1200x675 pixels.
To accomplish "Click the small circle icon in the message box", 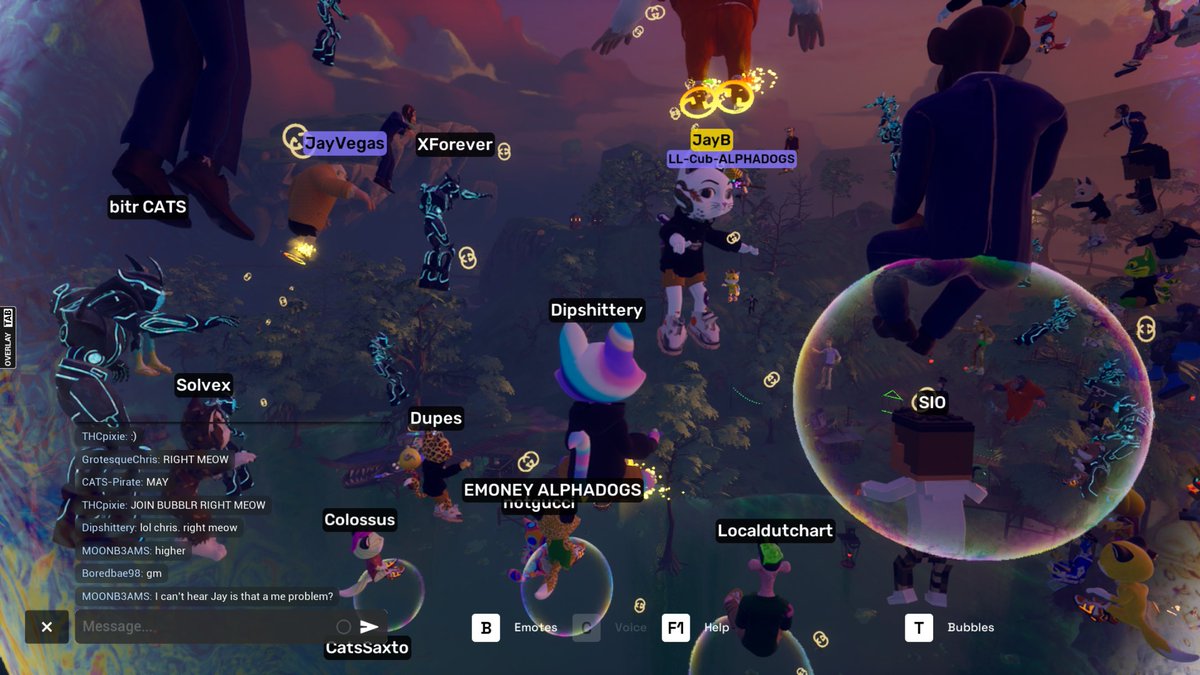I will coord(343,627).
